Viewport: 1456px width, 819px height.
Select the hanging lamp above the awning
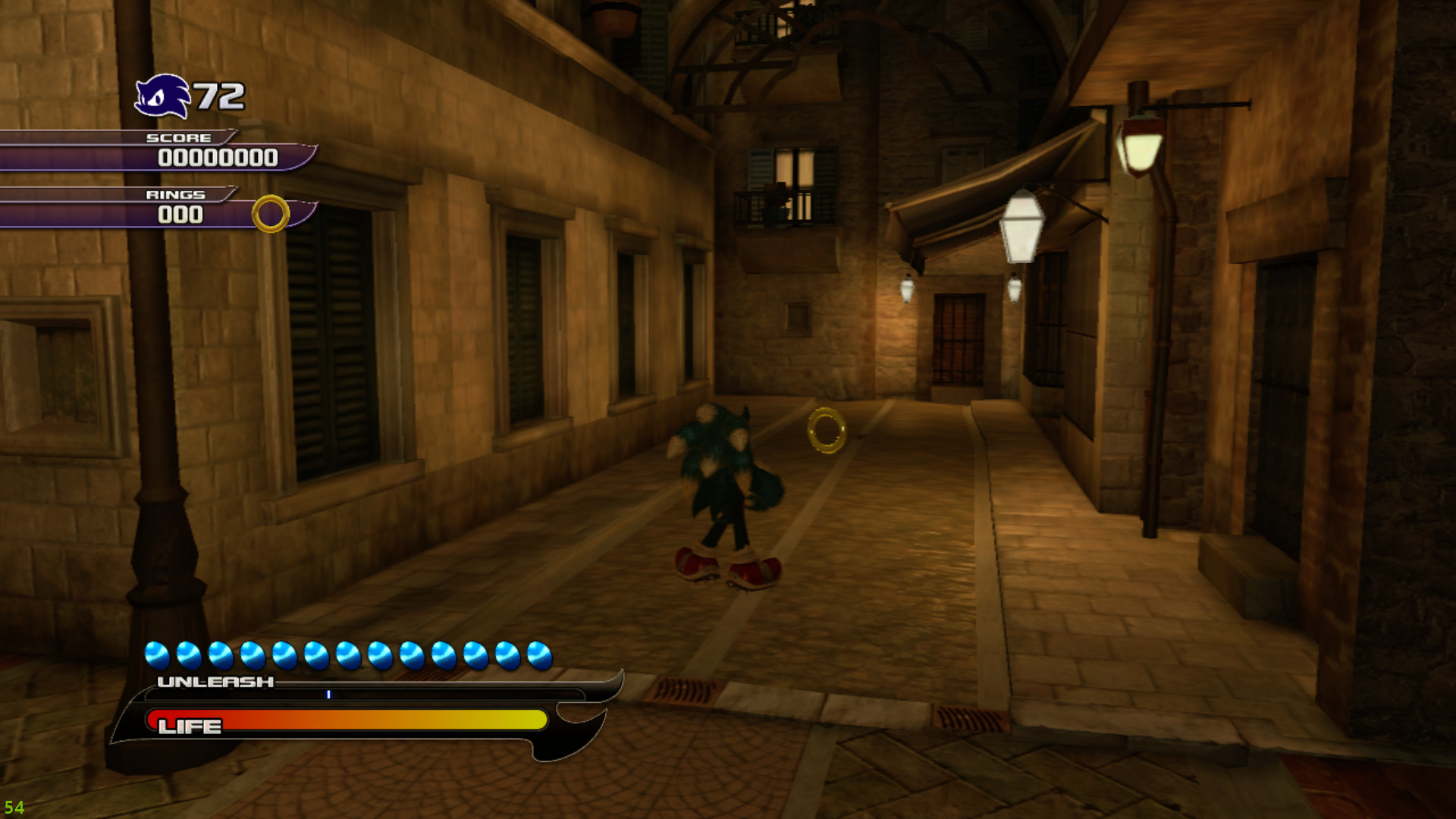[x=1022, y=227]
